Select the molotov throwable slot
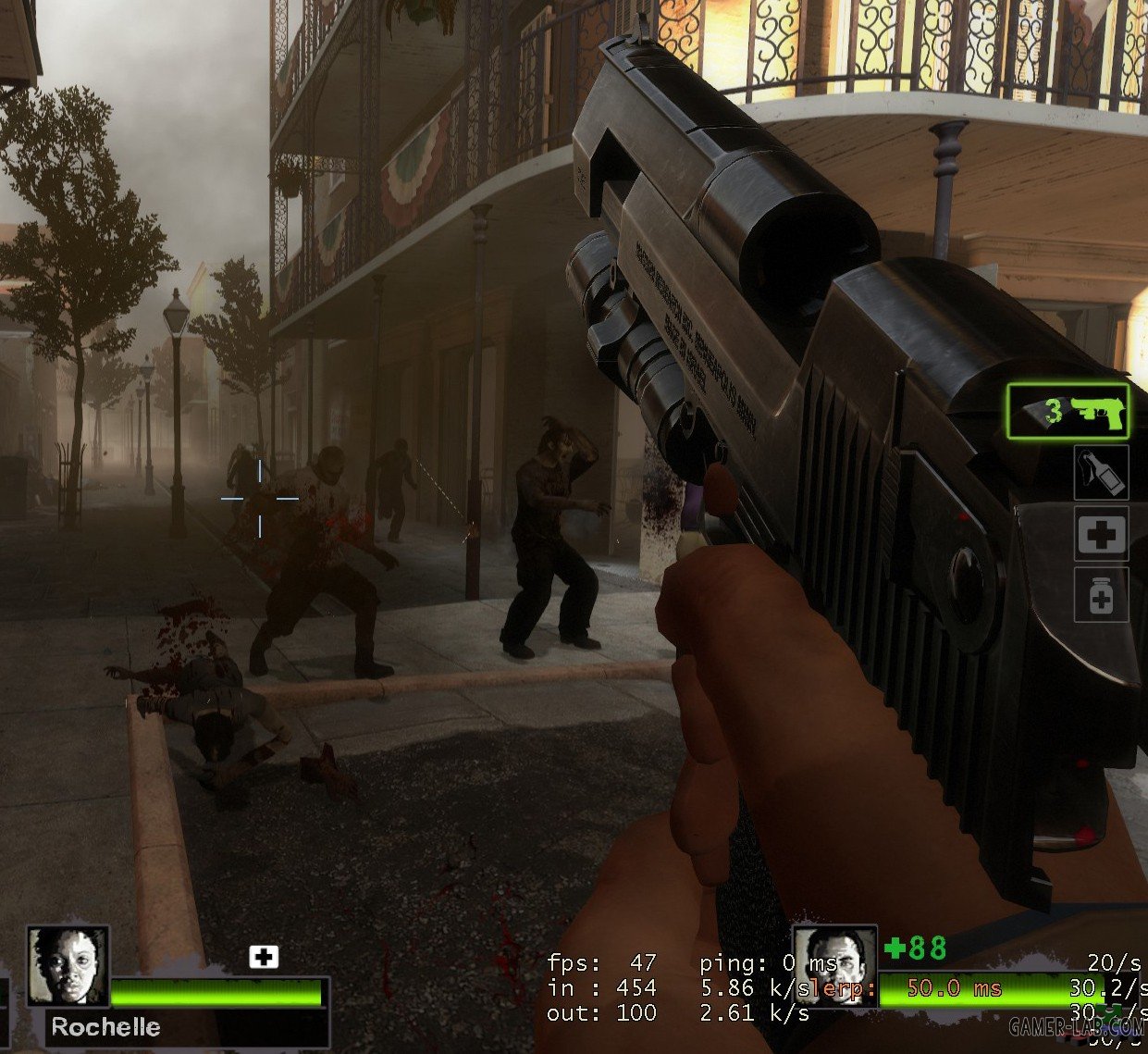 pos(1101,472)
